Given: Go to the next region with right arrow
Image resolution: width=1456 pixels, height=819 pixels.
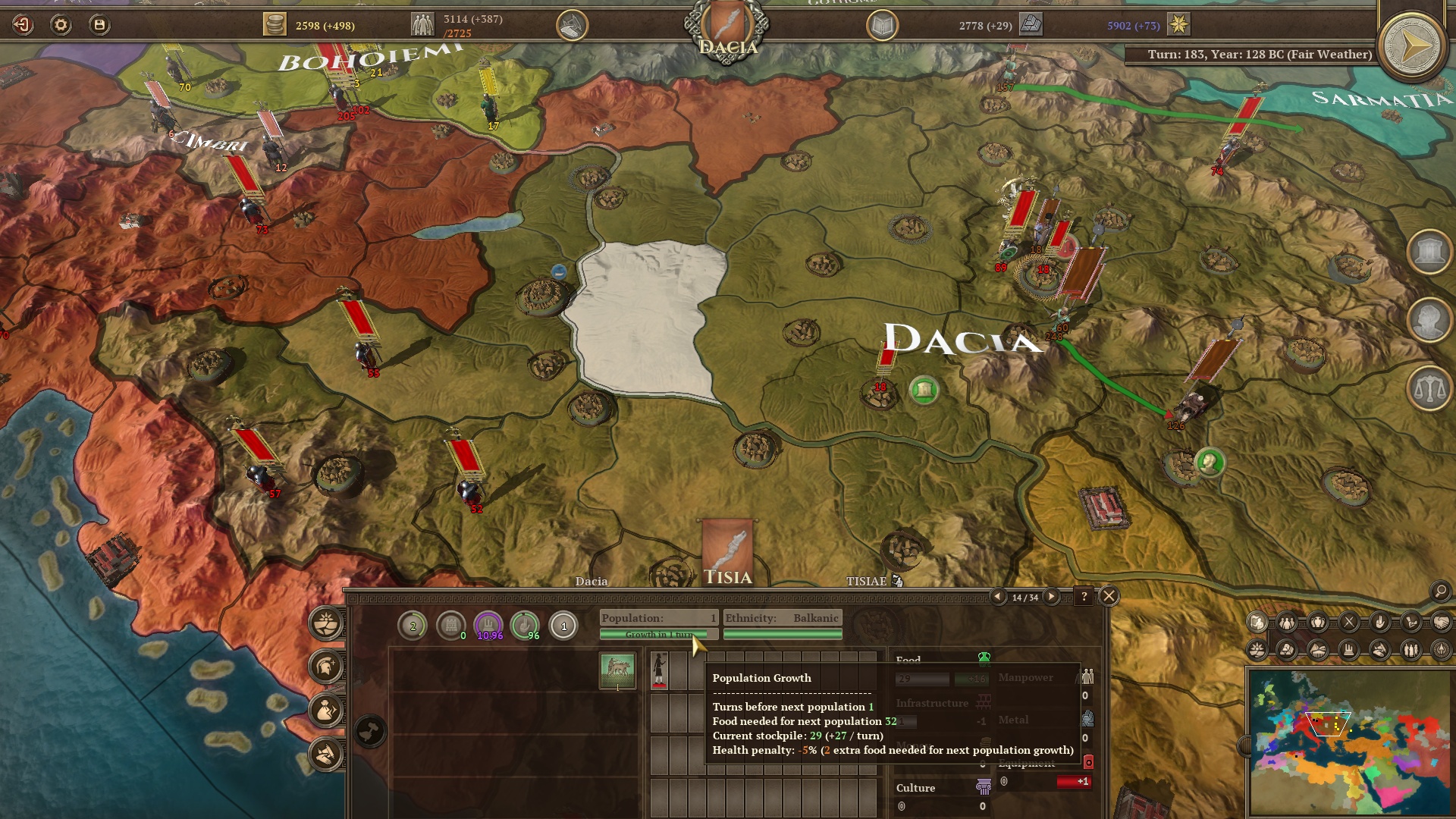Looking at the screenshot, I should coord(1051,597).
